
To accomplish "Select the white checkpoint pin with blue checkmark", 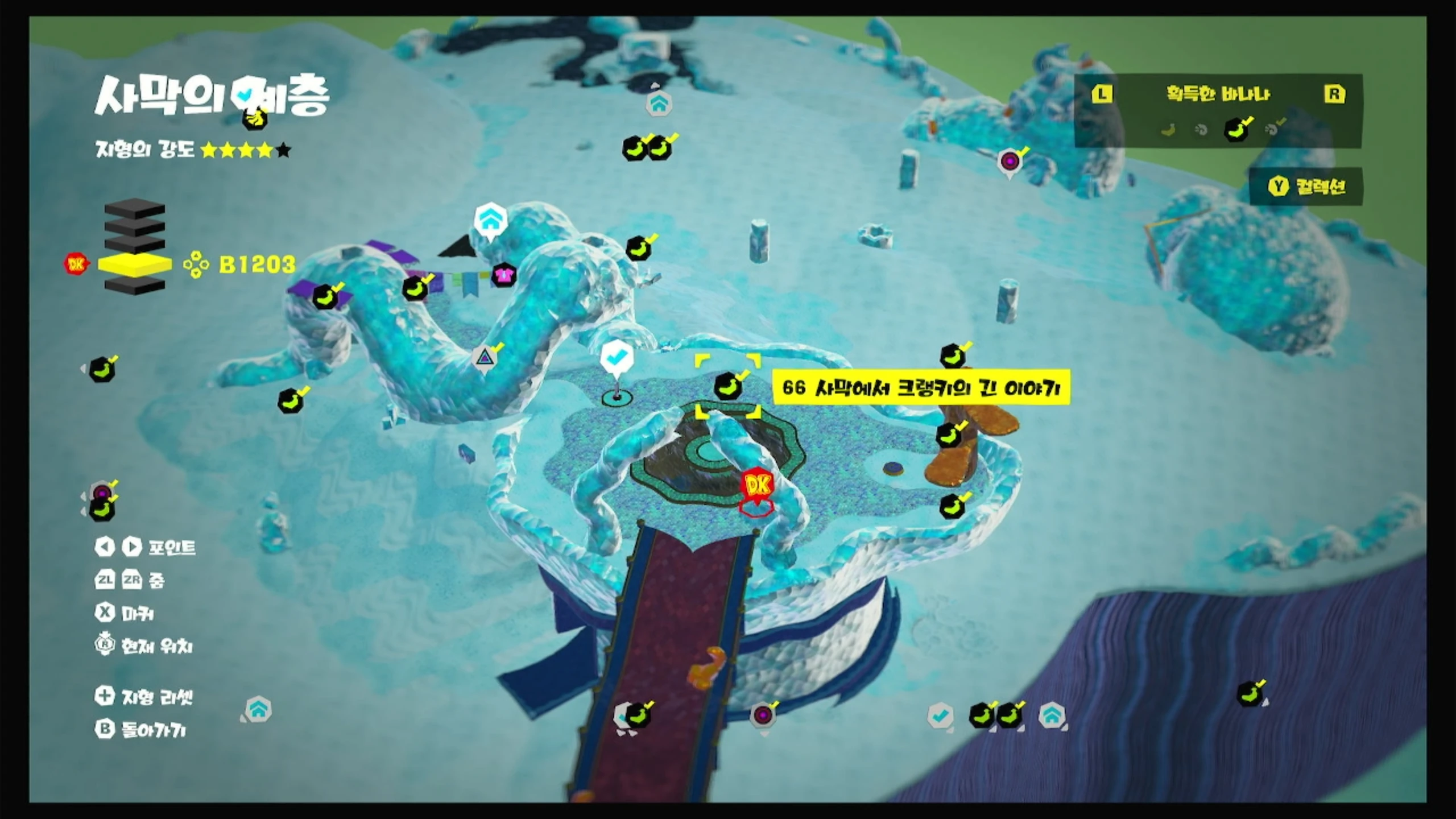I will pyautogui.click(x=617, y=358).
